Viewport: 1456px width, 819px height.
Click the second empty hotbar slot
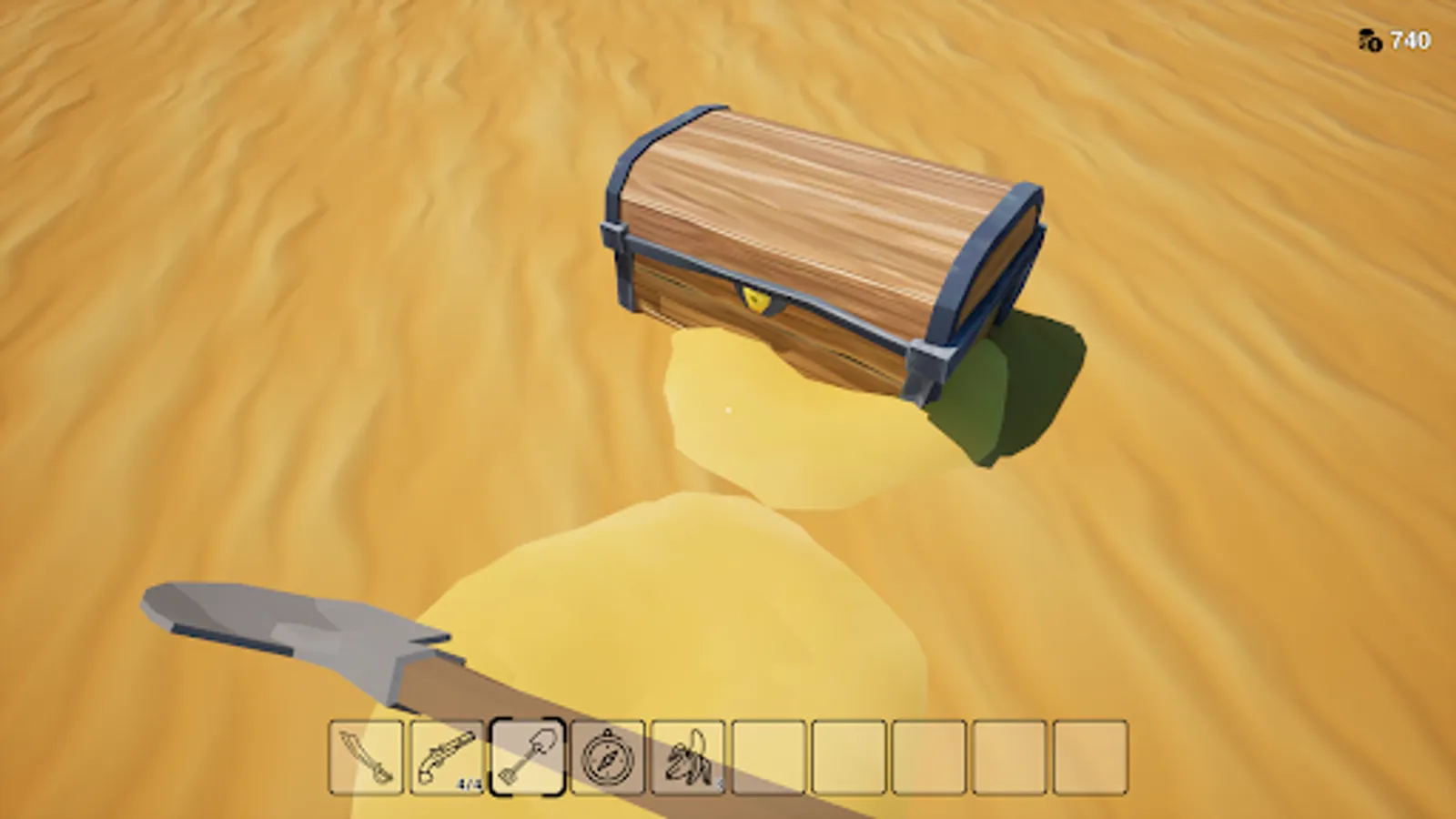pyautogui.click(x=850, y=755)
